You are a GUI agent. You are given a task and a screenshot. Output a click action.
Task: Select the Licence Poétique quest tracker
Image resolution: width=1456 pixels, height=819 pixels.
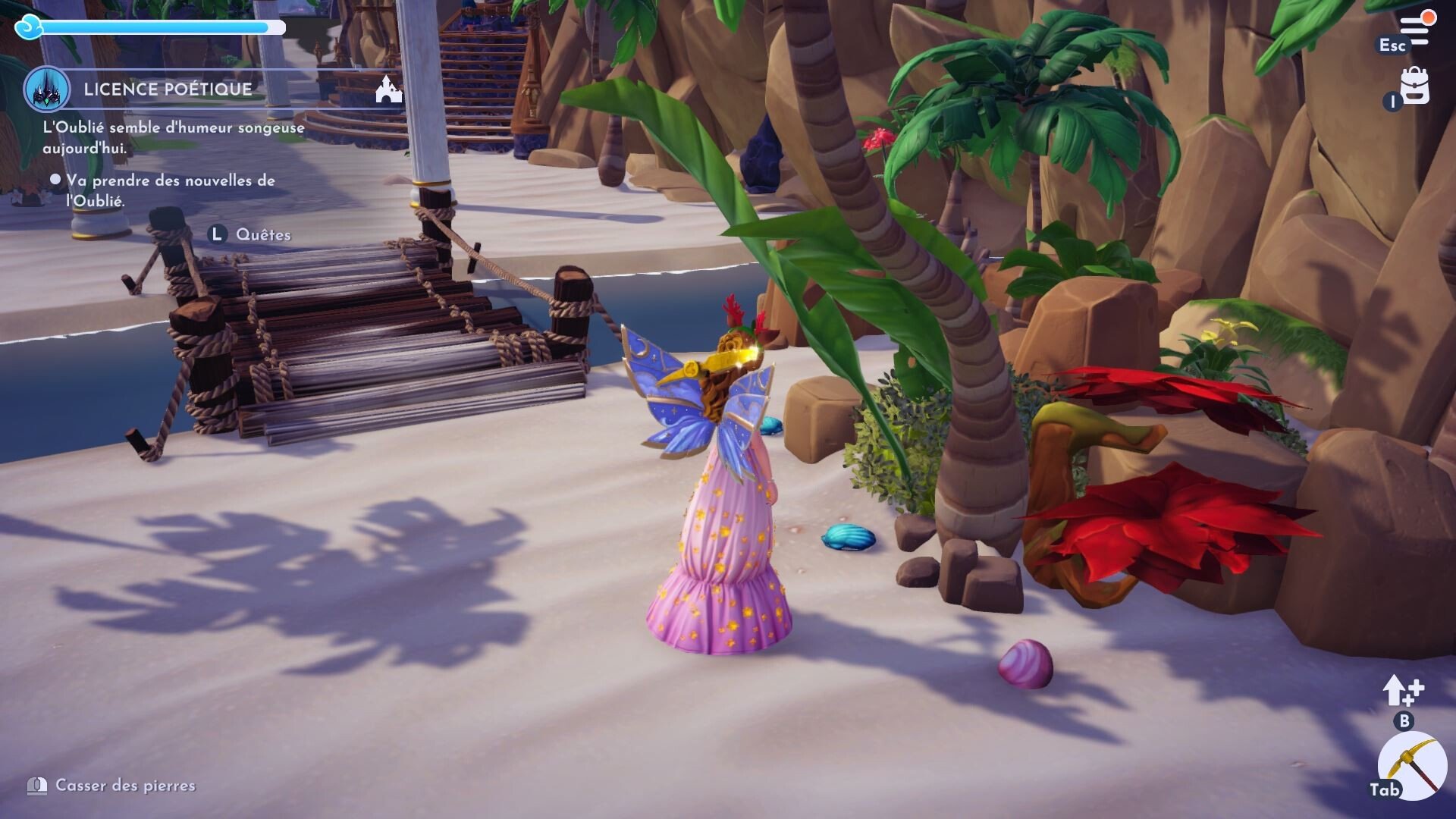point(168,89)
